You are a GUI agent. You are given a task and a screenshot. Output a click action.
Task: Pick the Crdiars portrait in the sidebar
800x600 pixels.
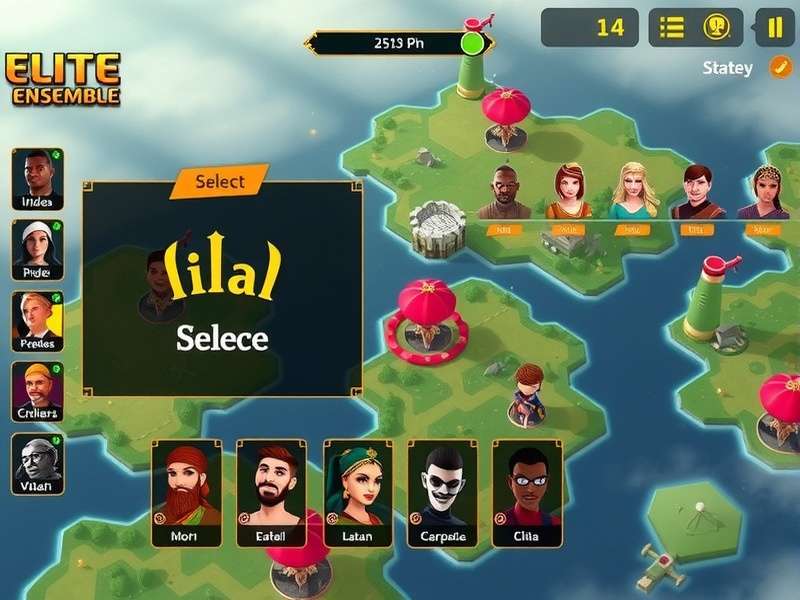[x=37, y=391]
